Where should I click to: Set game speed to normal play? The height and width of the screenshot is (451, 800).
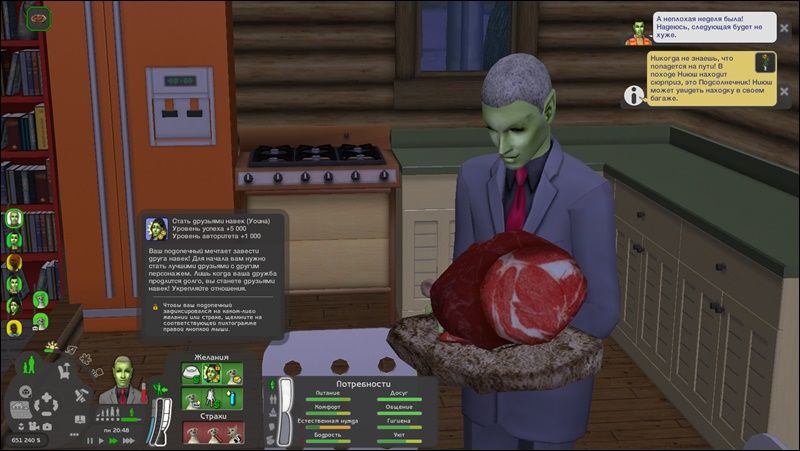point(103,439)
